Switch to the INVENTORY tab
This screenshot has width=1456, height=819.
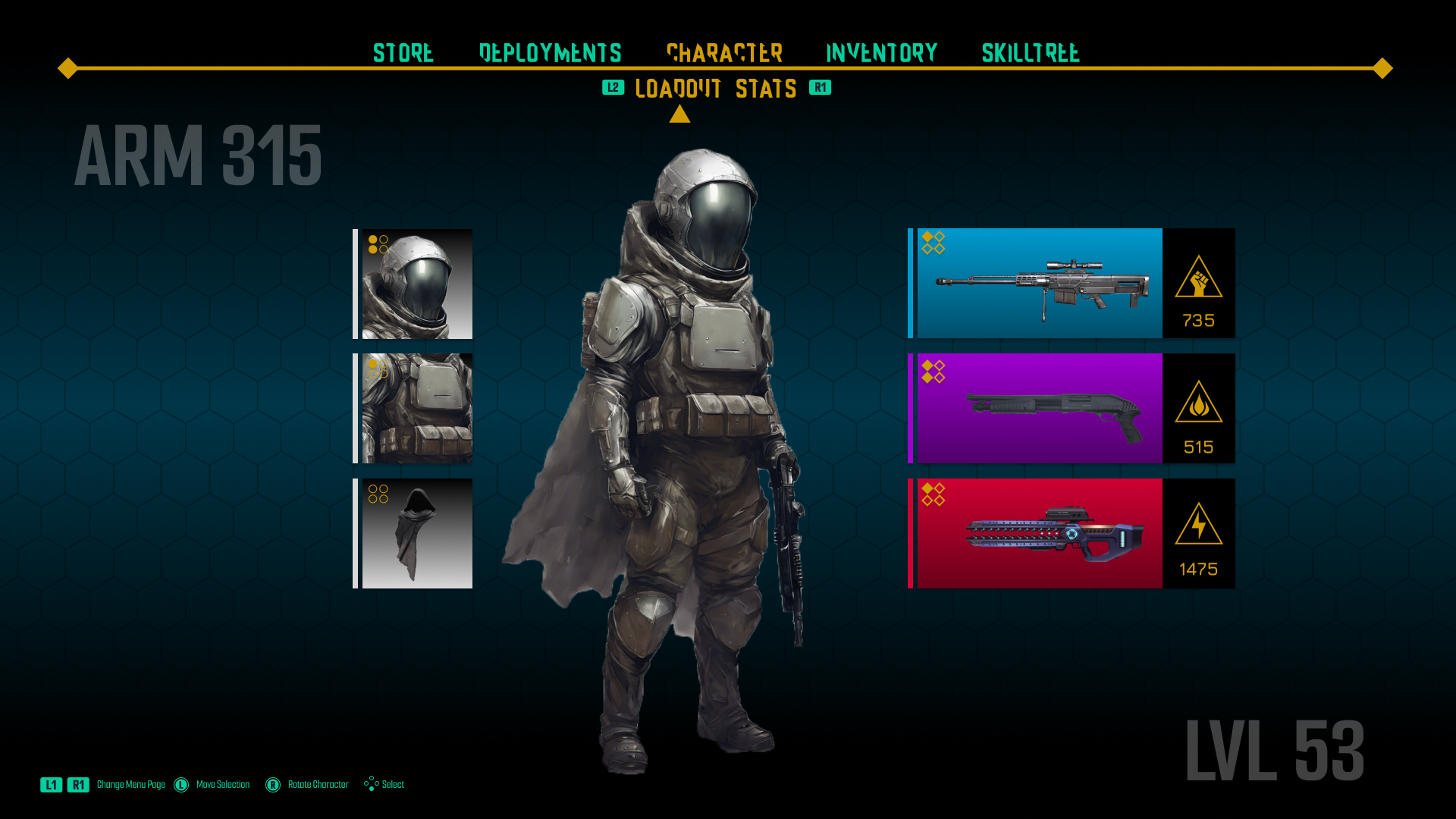point(881,53)
